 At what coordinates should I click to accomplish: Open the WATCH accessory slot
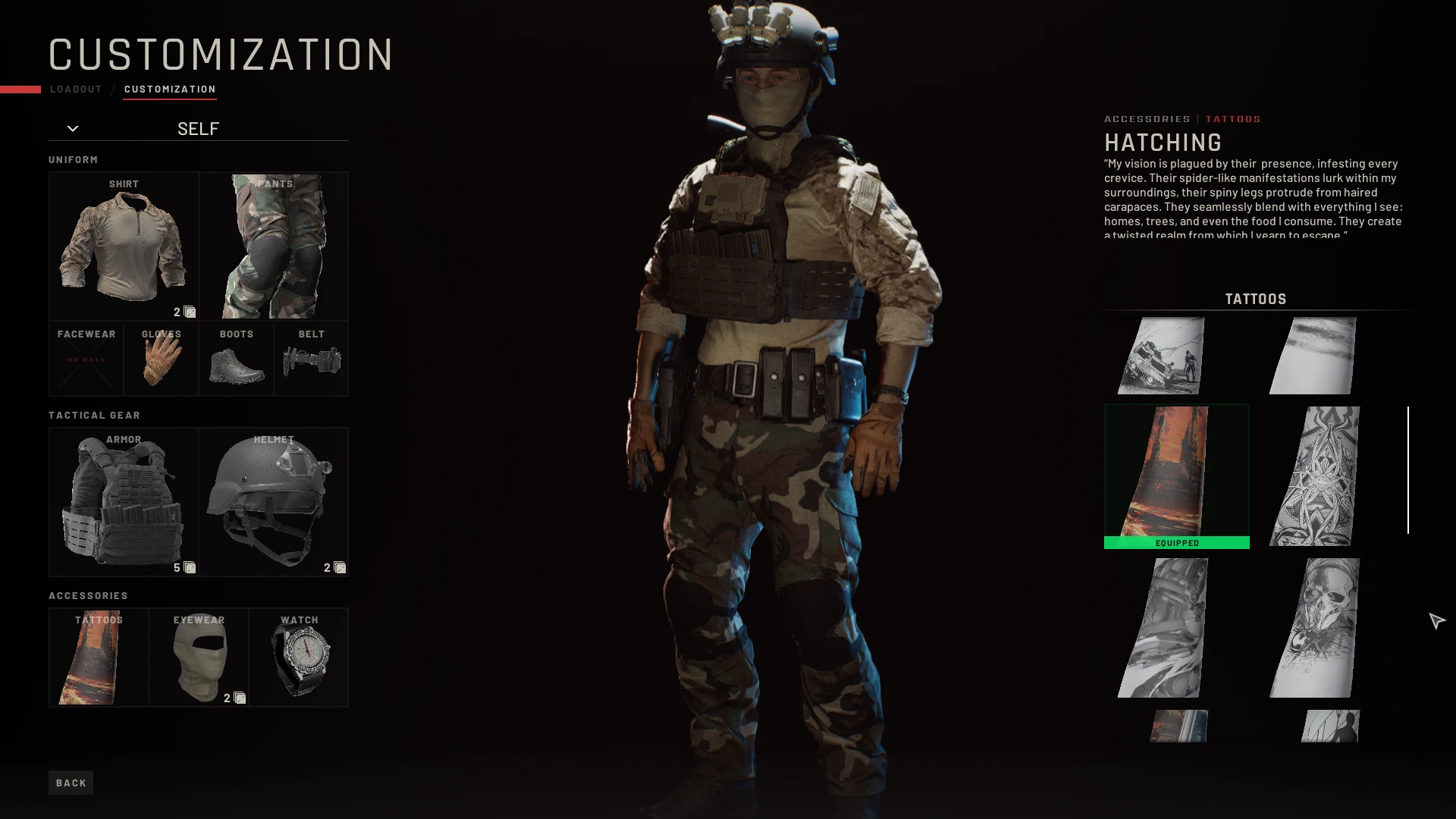point(299,657)
